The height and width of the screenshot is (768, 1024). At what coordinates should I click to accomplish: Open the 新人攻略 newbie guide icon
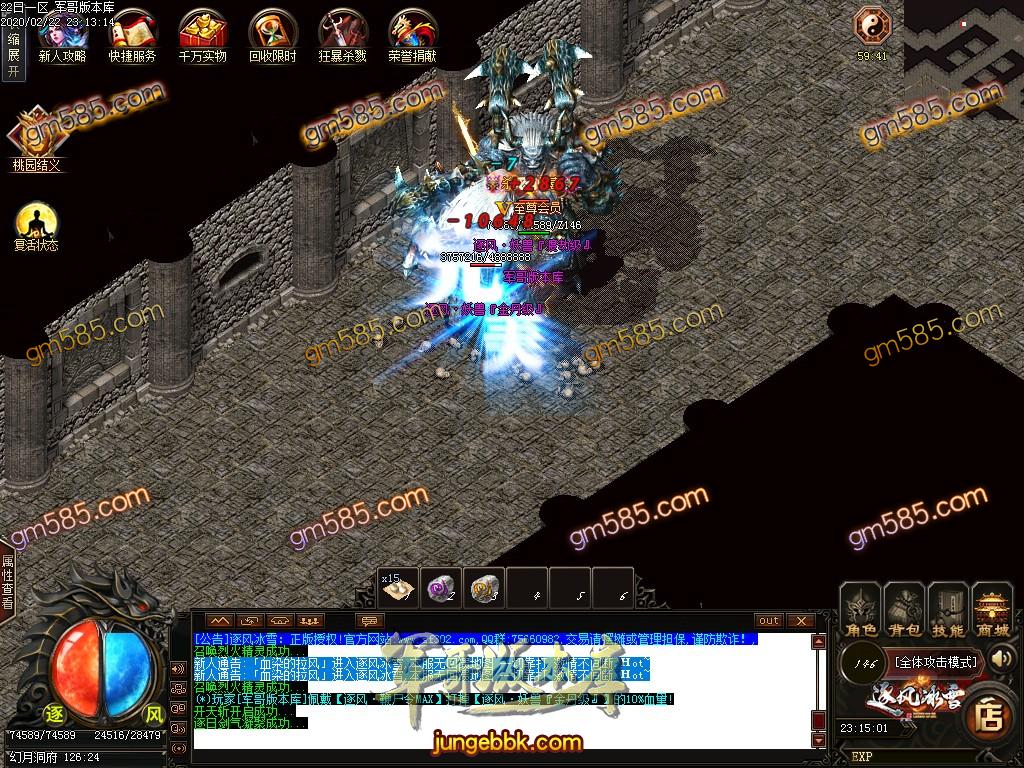coord(62,35)
